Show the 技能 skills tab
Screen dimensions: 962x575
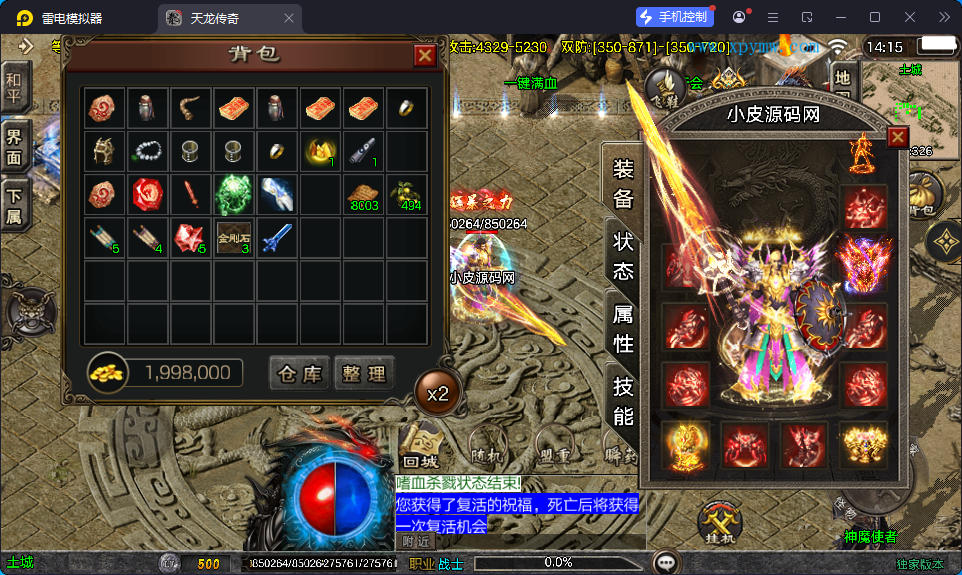coord(623,402)
